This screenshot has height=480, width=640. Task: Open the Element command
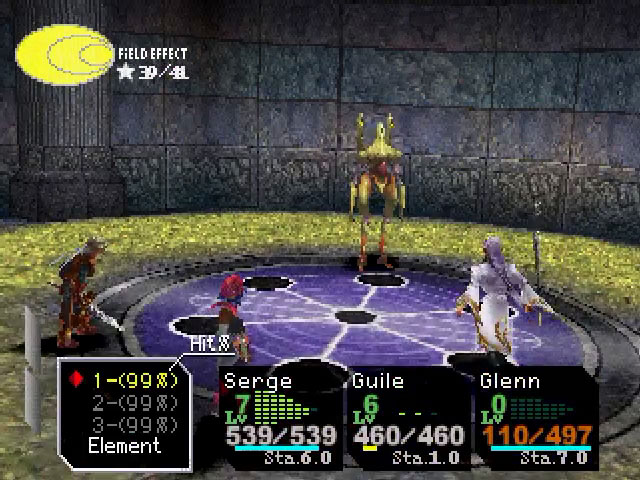coord(124,446)
